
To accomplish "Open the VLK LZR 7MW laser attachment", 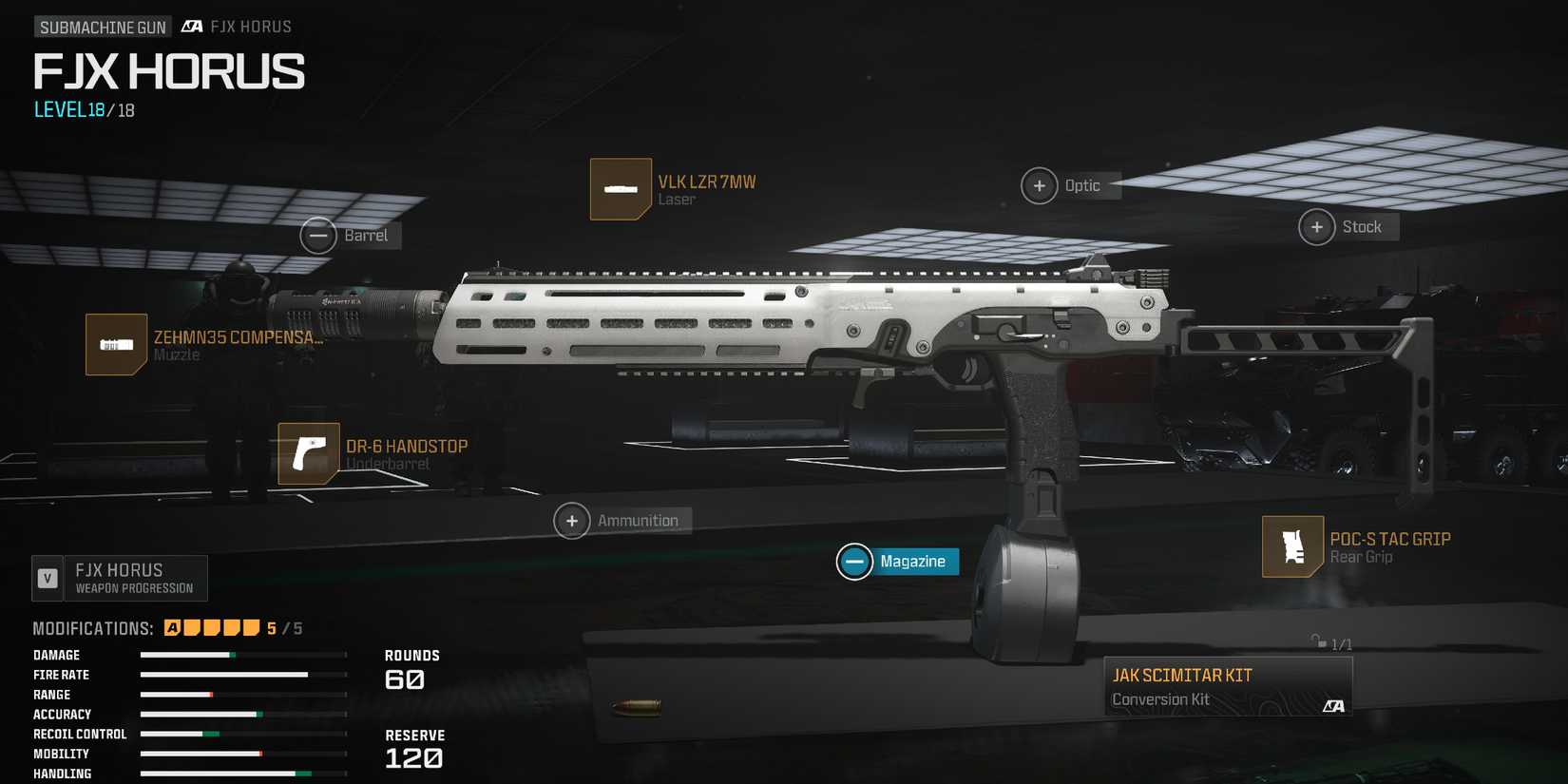I will point(621,189).
